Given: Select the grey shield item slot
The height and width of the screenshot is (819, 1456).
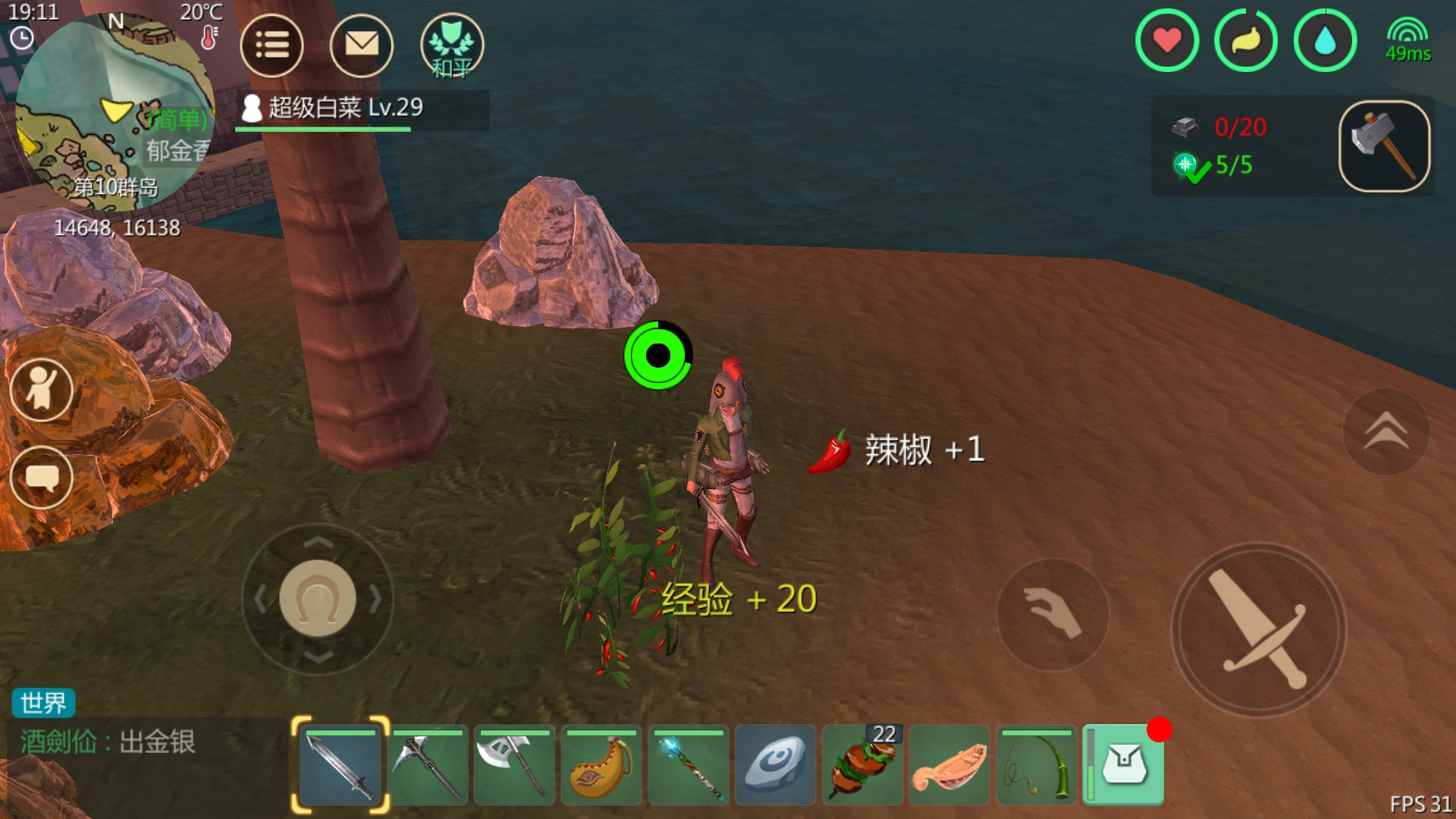Looking at the screenshot, I should 776,765.
